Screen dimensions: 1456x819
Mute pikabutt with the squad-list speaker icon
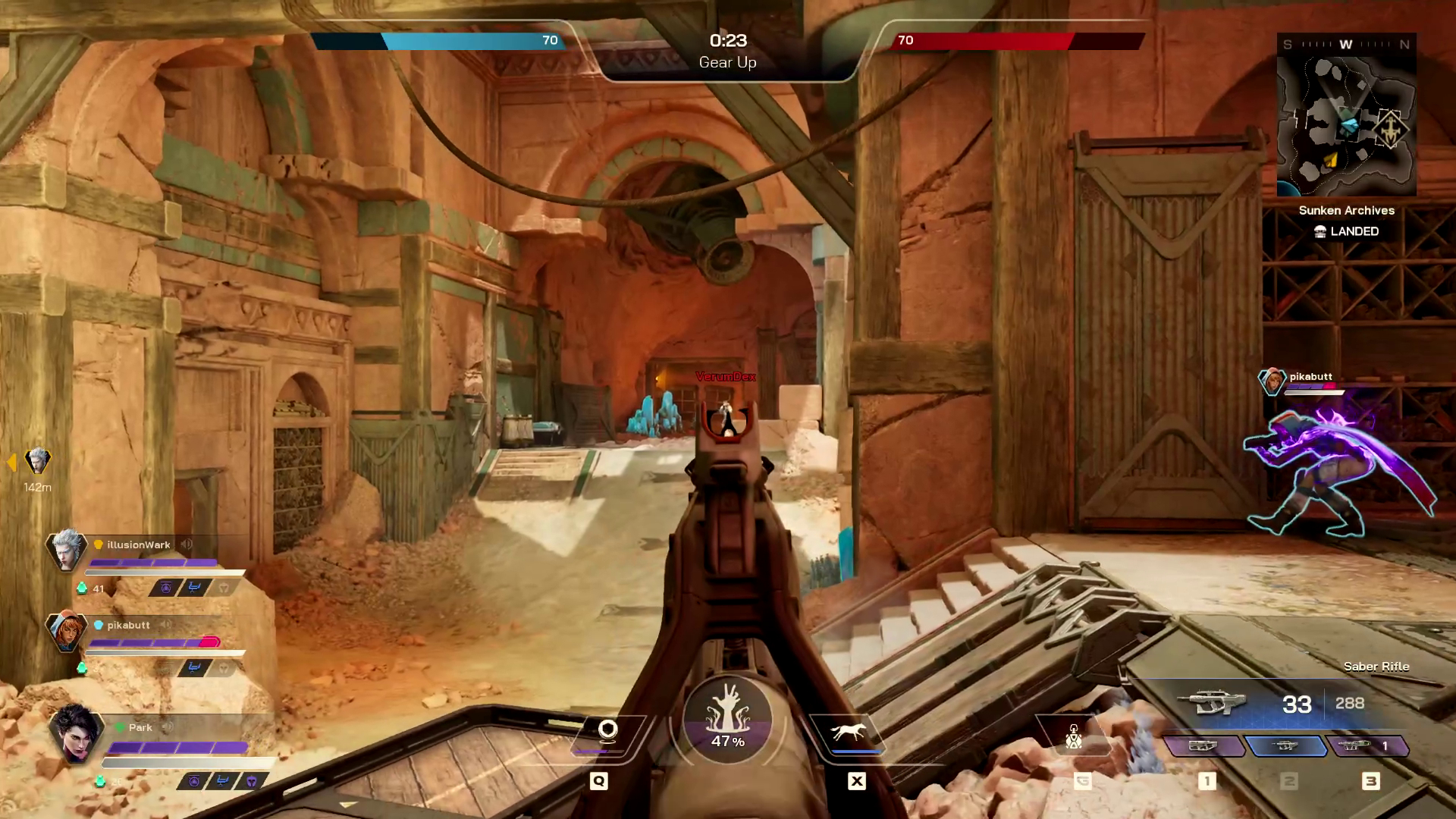(166, 625)
